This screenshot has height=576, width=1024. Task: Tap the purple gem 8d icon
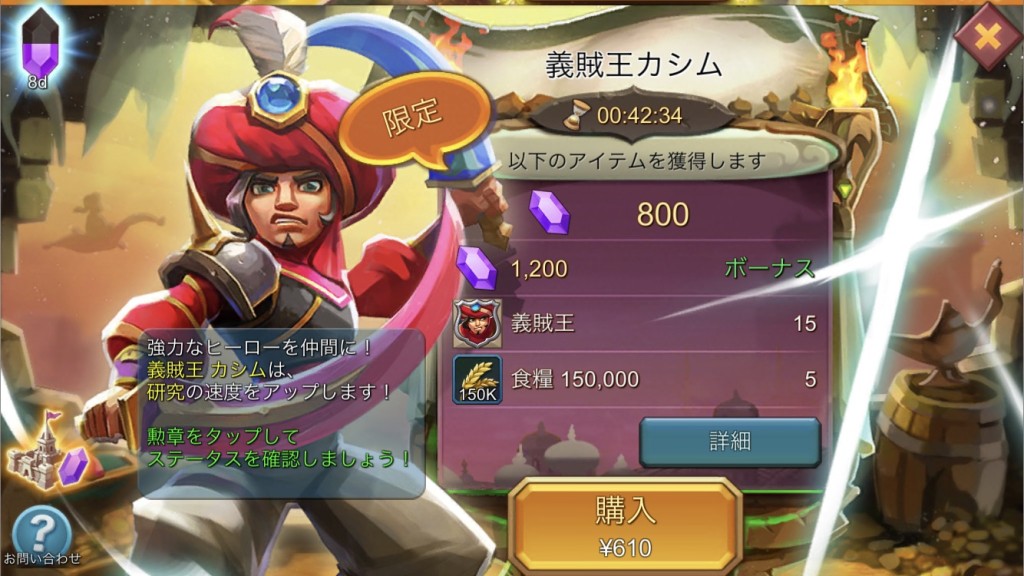coord(39,48)
